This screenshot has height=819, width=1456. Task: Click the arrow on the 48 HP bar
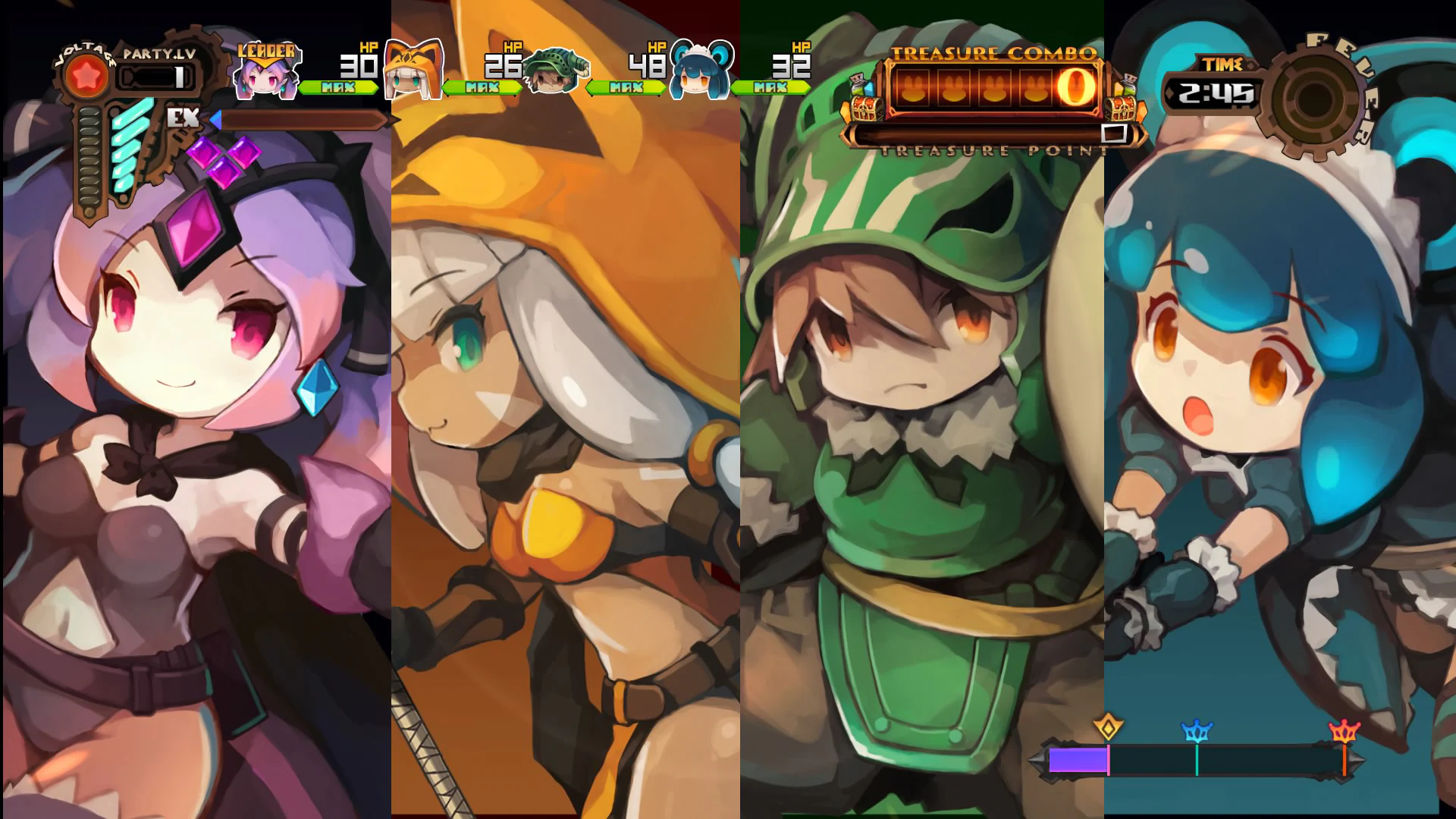click(x=591, y=87)
